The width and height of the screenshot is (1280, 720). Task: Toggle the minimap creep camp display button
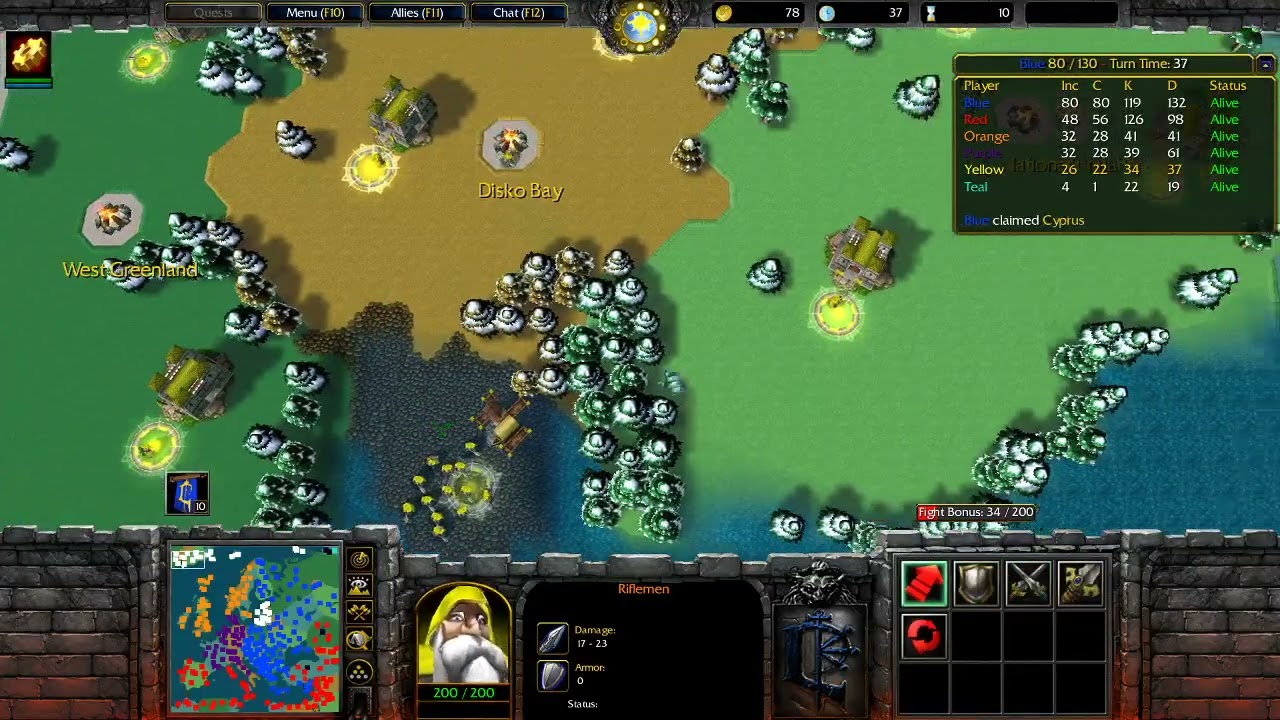point(359,640)
